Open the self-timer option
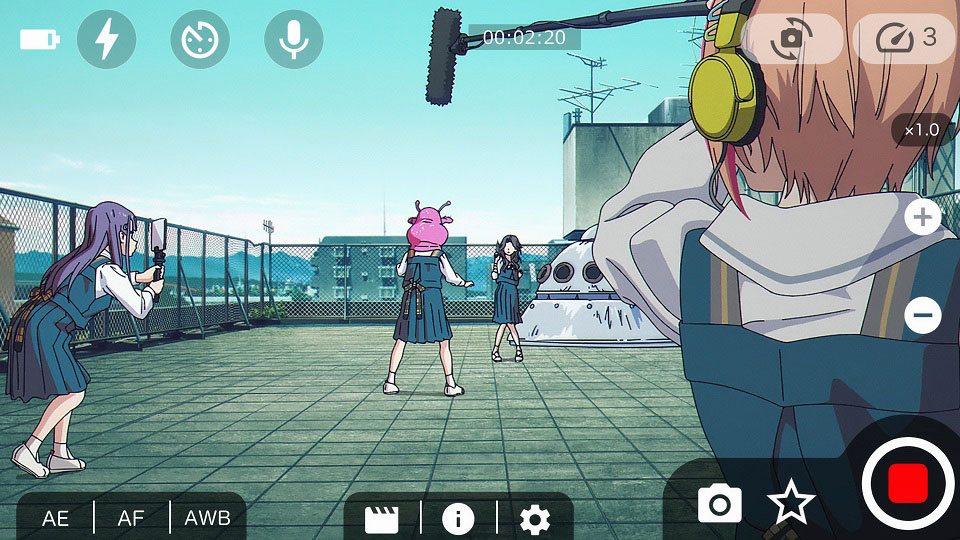Image resolution: width=960 pixels, height=540 pixels. point(200,40)
